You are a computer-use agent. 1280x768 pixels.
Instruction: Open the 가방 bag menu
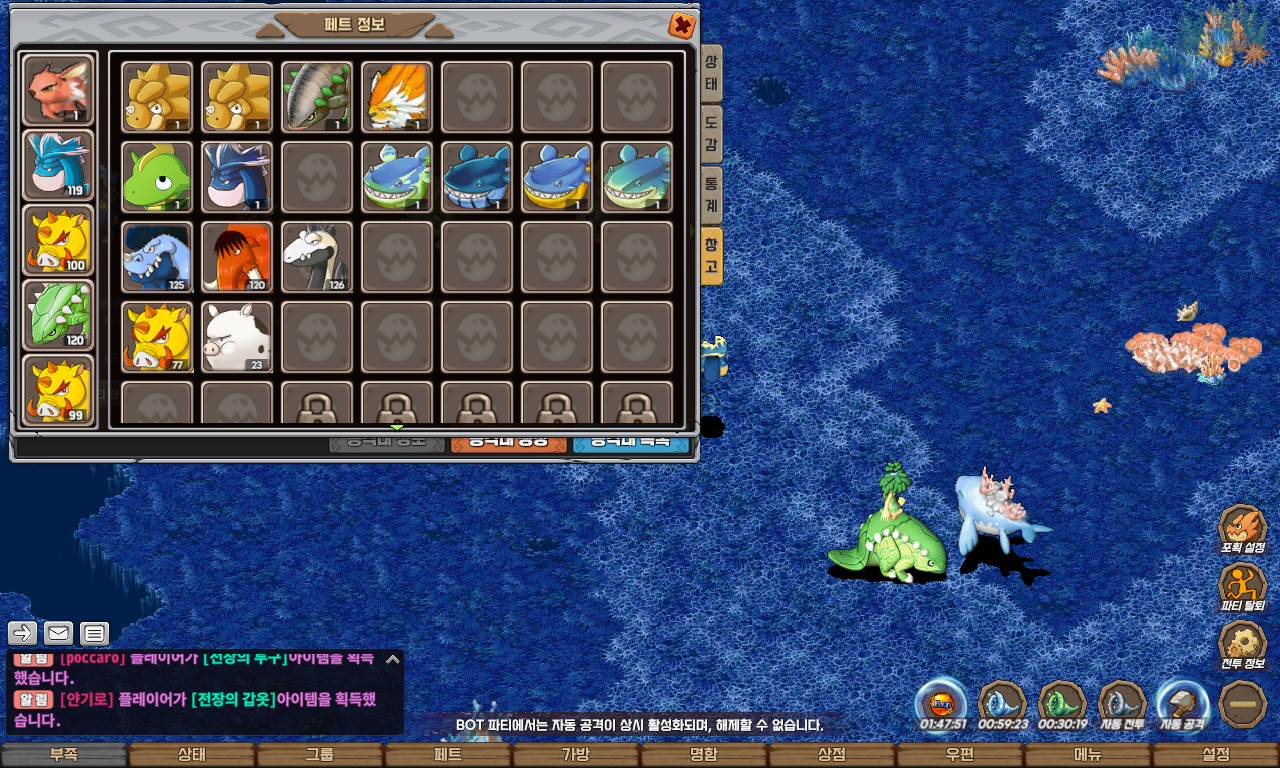(576, 755)
